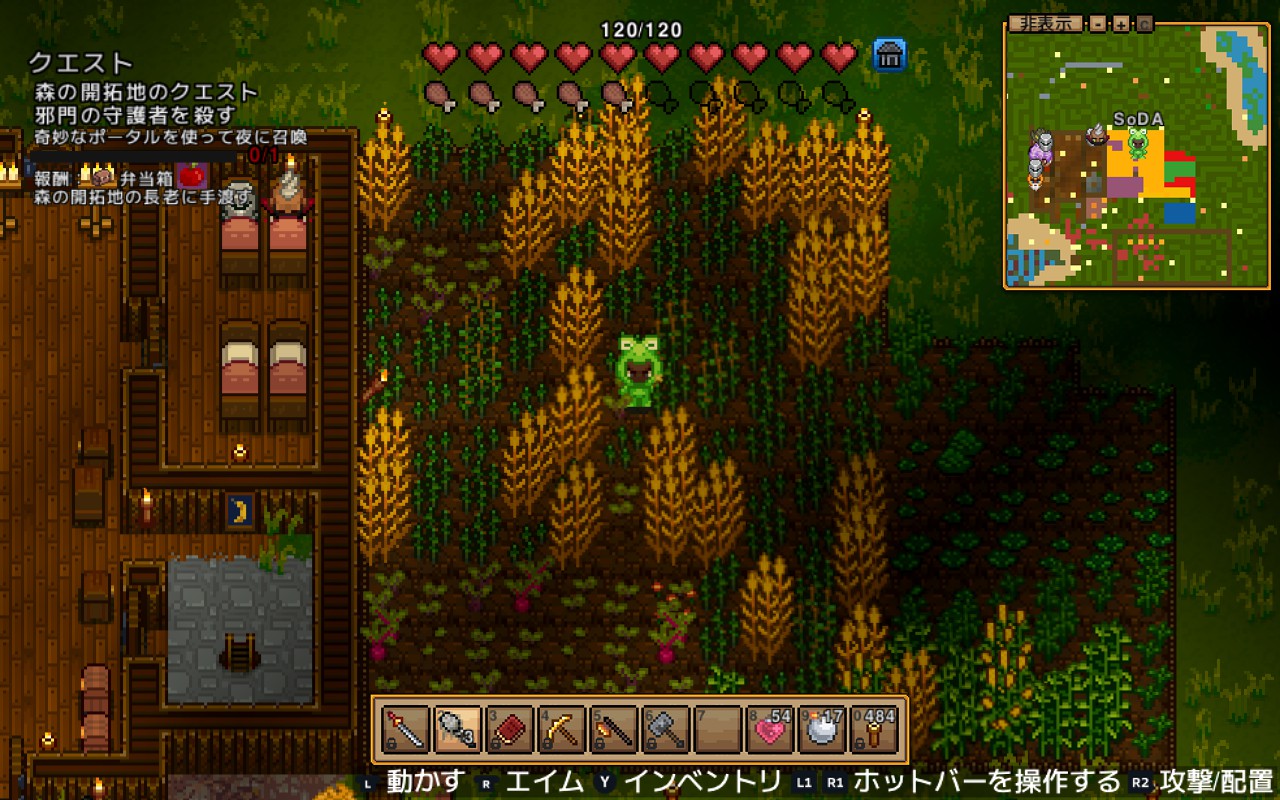Select the pink heart item slot
Viewport: 1280px width, 800px height.
(x=770, y=730)
